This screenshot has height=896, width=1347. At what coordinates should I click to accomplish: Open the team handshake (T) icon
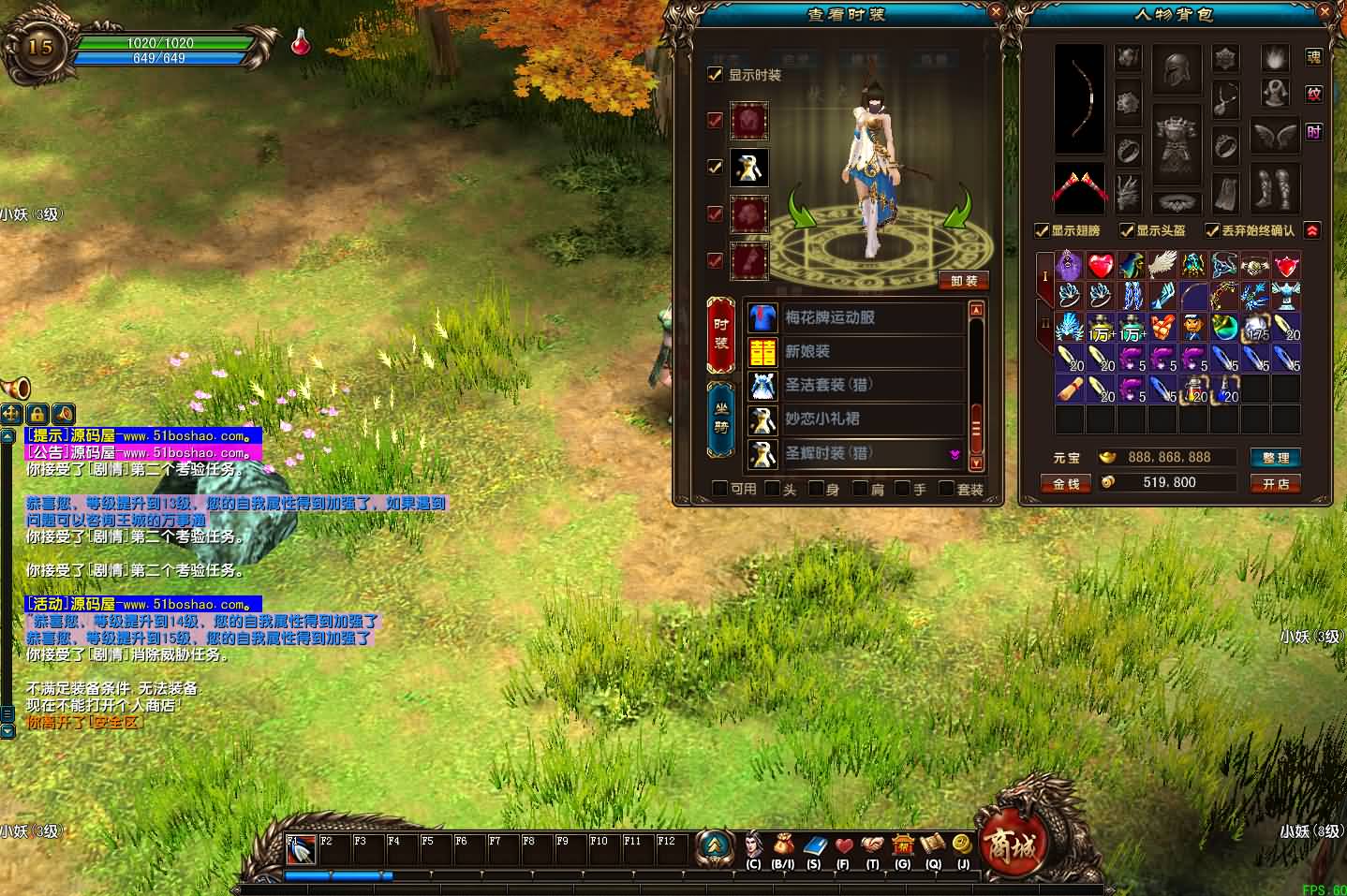click(x=873, y=845)
